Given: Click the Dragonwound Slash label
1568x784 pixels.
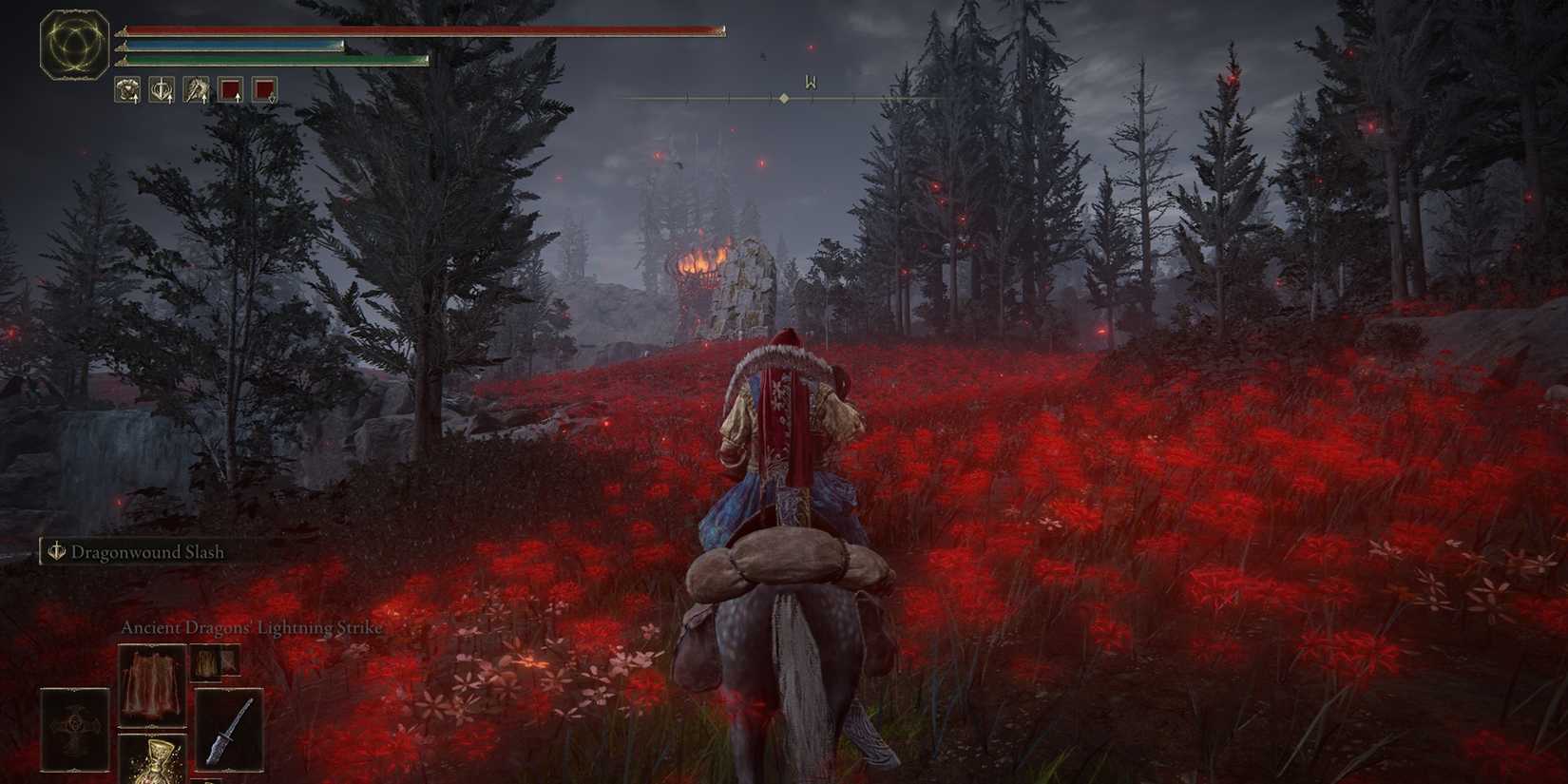Looking at the screenshot, I should tap(149, 551).
